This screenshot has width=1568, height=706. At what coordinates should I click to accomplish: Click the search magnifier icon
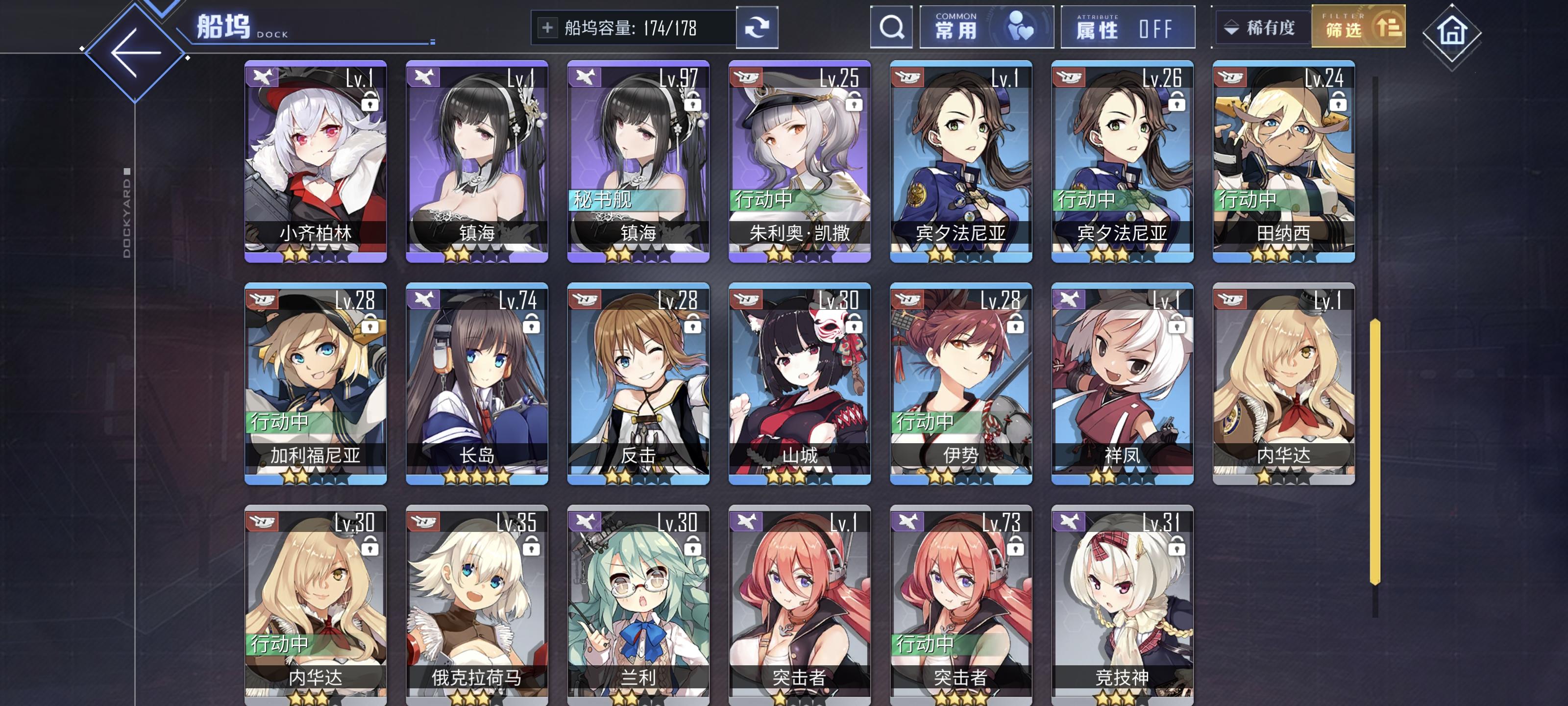tap(891, 27)
